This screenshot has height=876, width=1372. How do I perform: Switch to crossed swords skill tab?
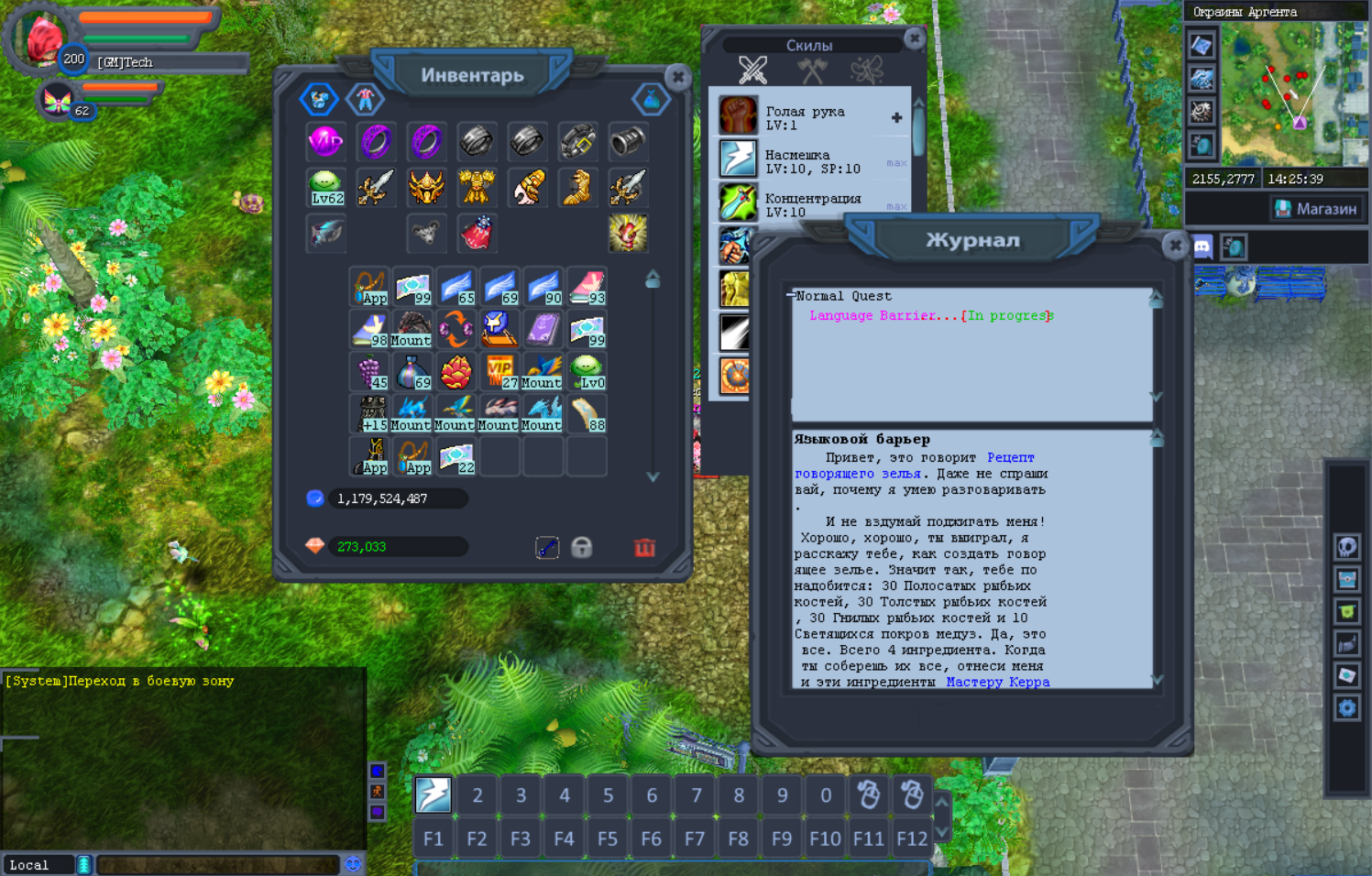click(752, 69)
